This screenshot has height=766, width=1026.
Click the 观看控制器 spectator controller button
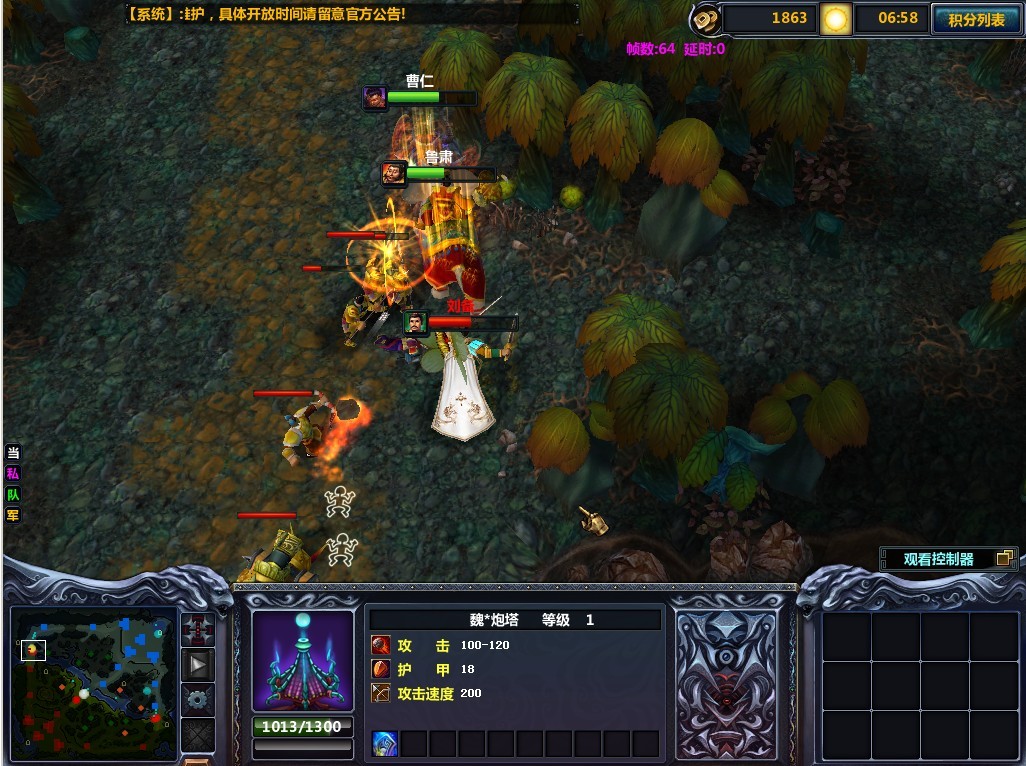(947, 559)
